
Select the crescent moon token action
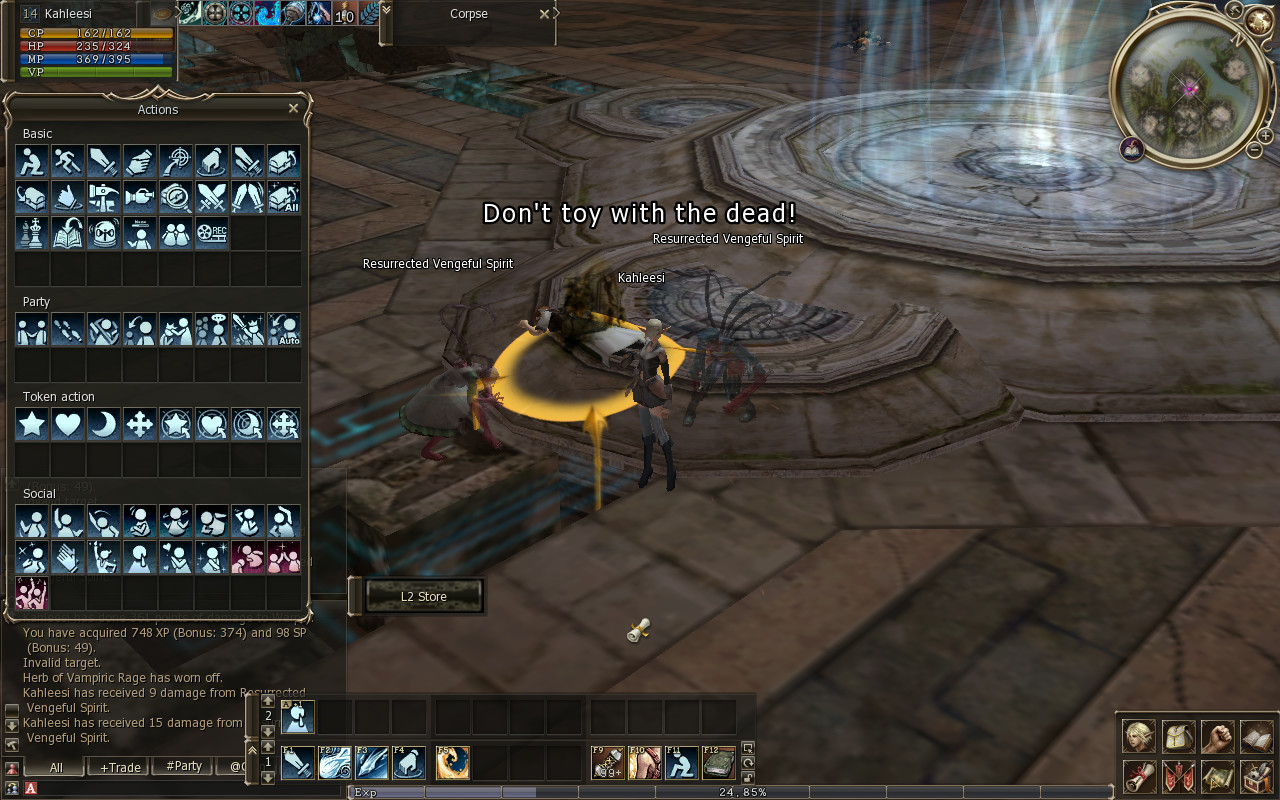pos(104,424)
